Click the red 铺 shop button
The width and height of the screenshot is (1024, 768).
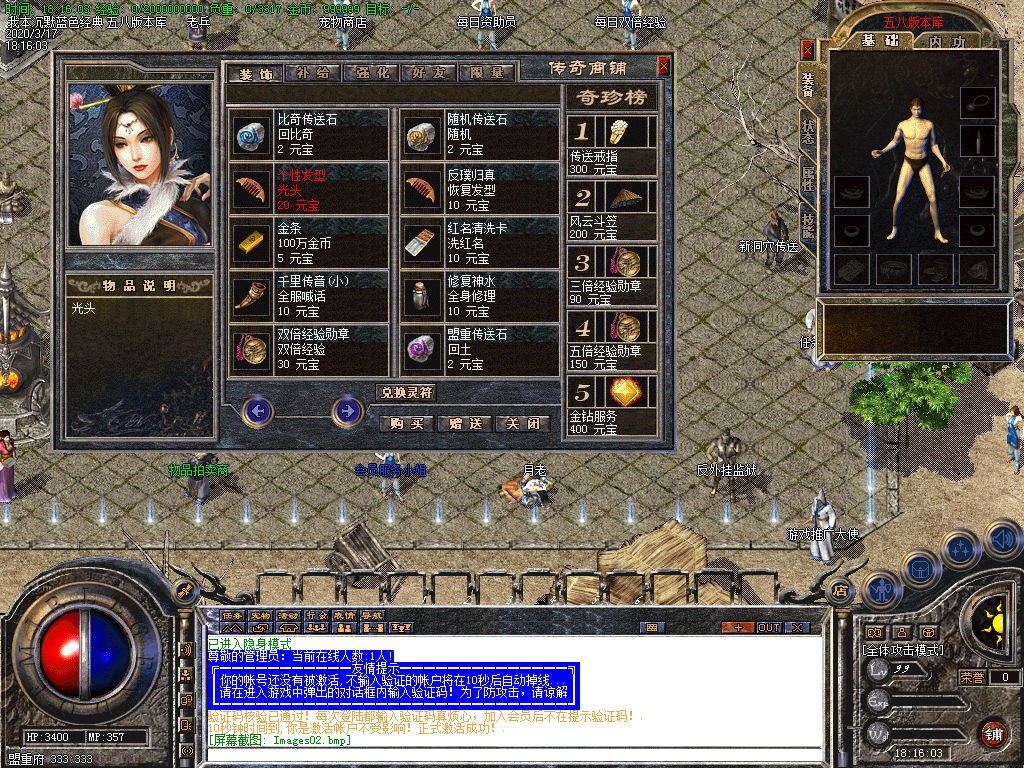click(x=991, y=733)
